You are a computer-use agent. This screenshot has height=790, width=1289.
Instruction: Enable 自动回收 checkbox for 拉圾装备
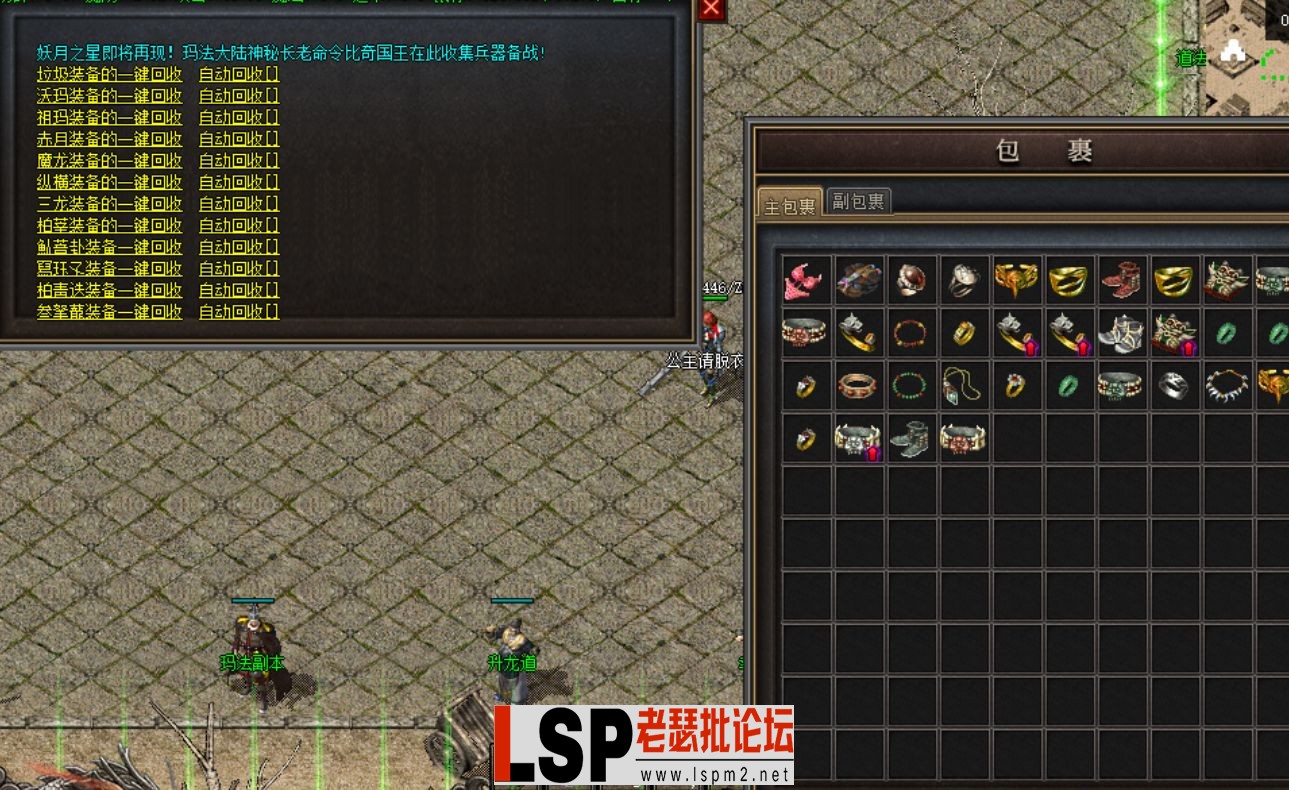tap(237, 74)
